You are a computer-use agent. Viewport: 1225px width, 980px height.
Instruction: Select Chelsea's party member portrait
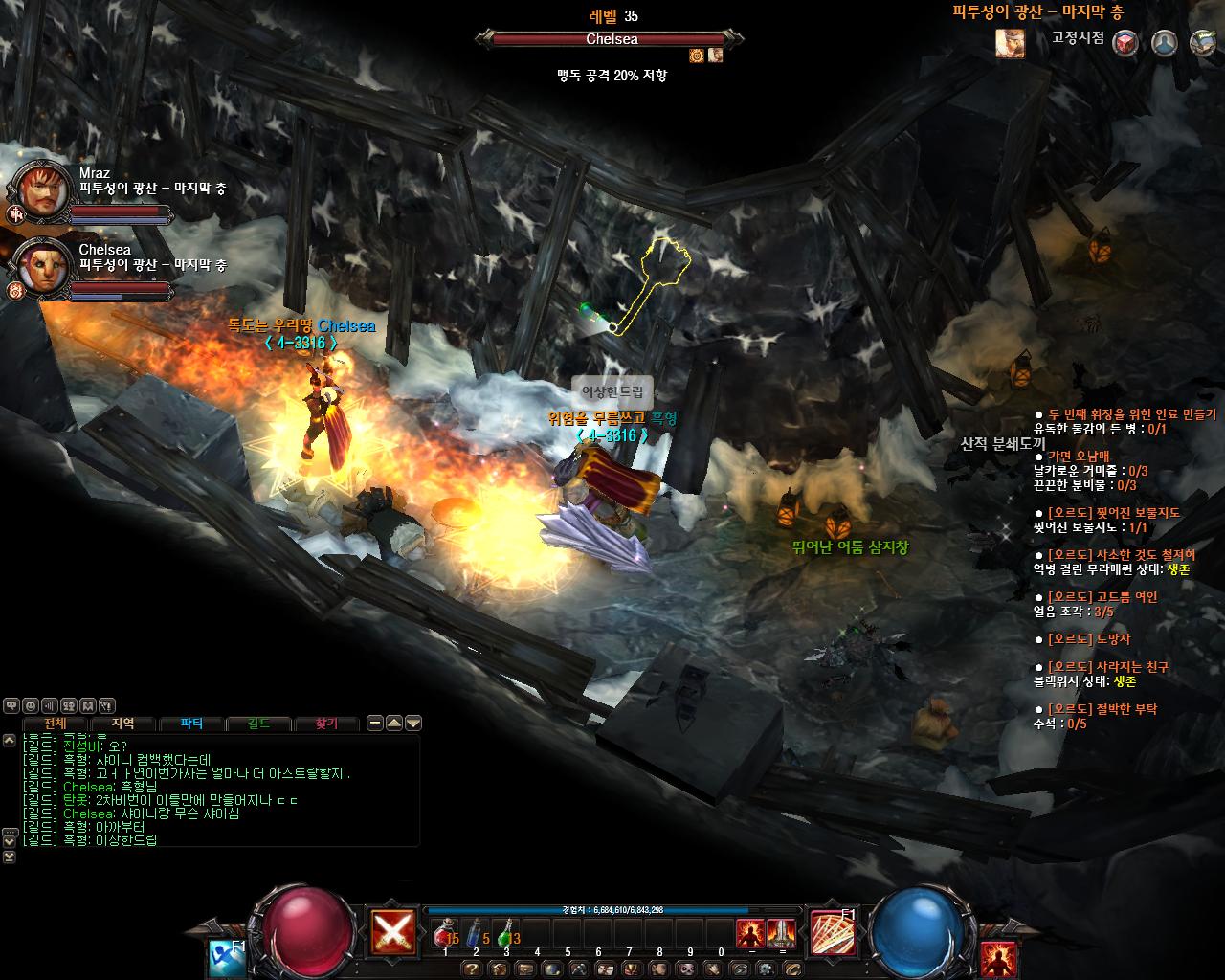(41, 266)
